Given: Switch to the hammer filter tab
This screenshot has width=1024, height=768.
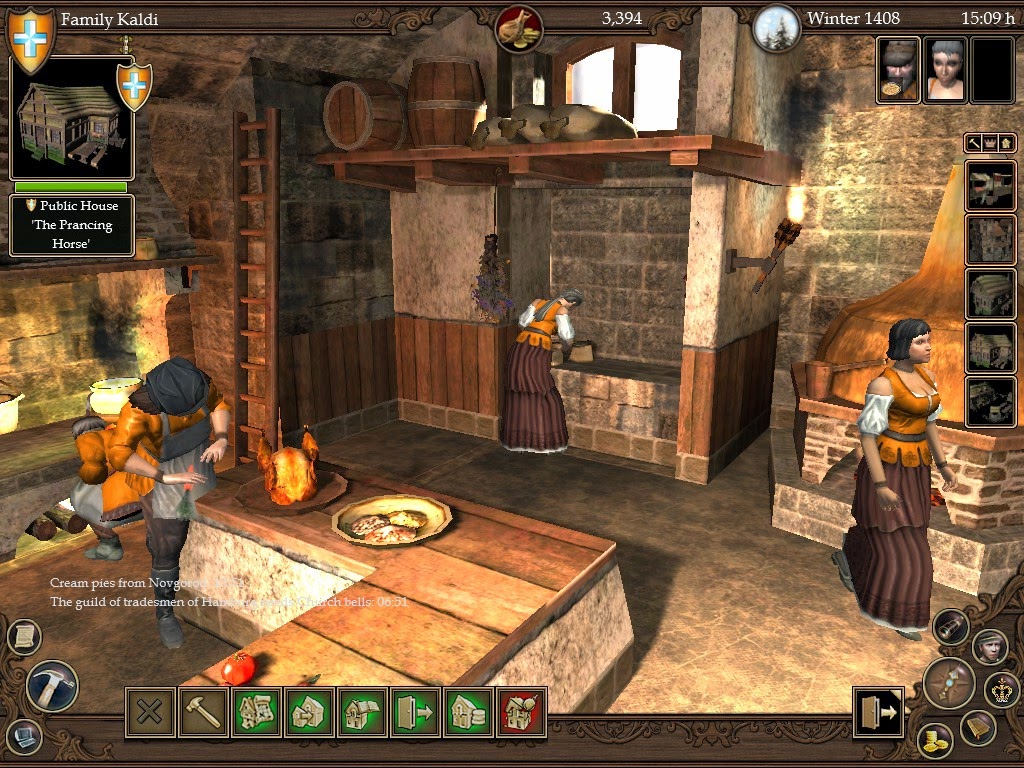Looking at the screenshot, I should coord(973,143).
